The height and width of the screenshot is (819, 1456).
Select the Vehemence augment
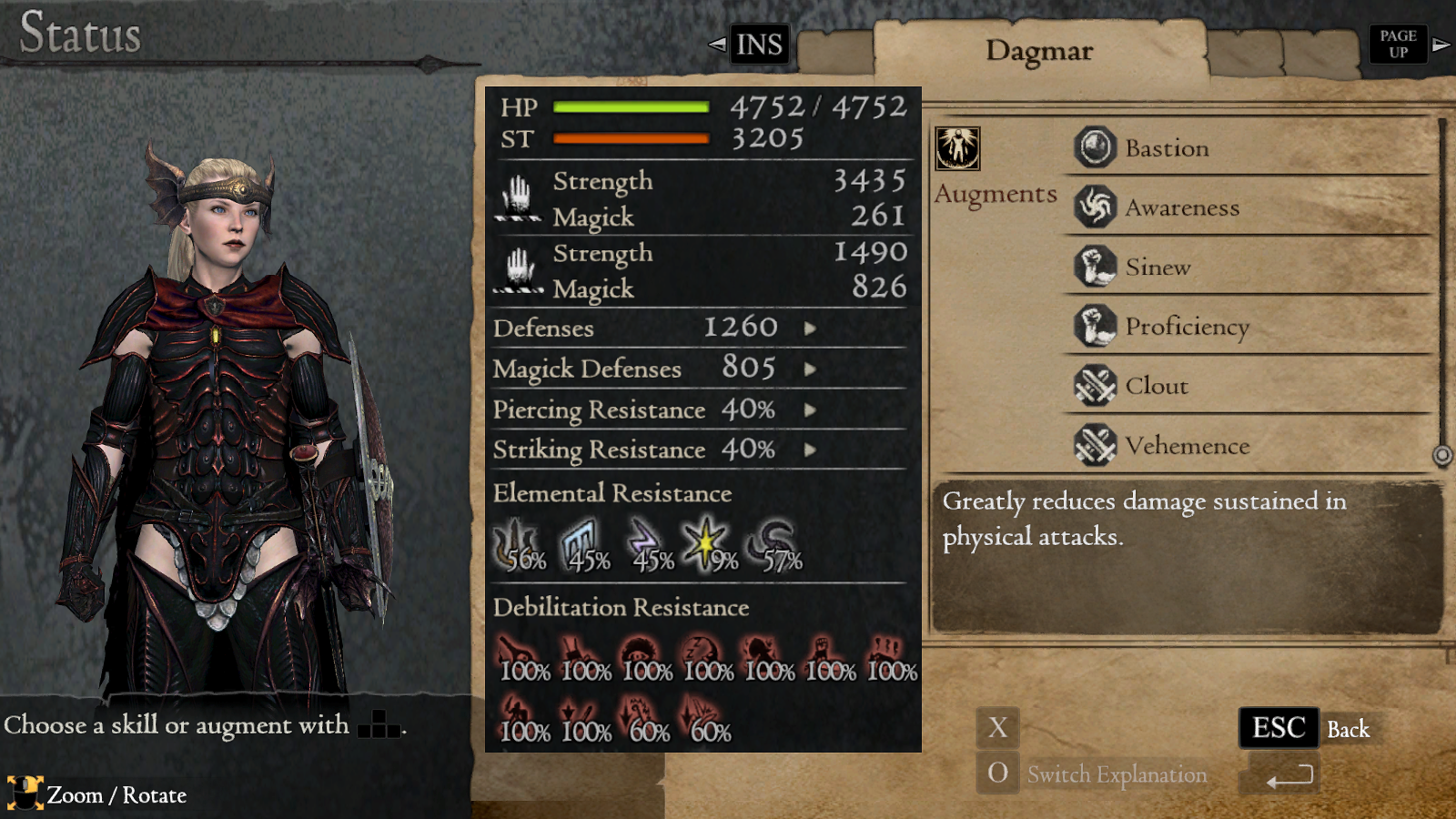click(1187, 446)
